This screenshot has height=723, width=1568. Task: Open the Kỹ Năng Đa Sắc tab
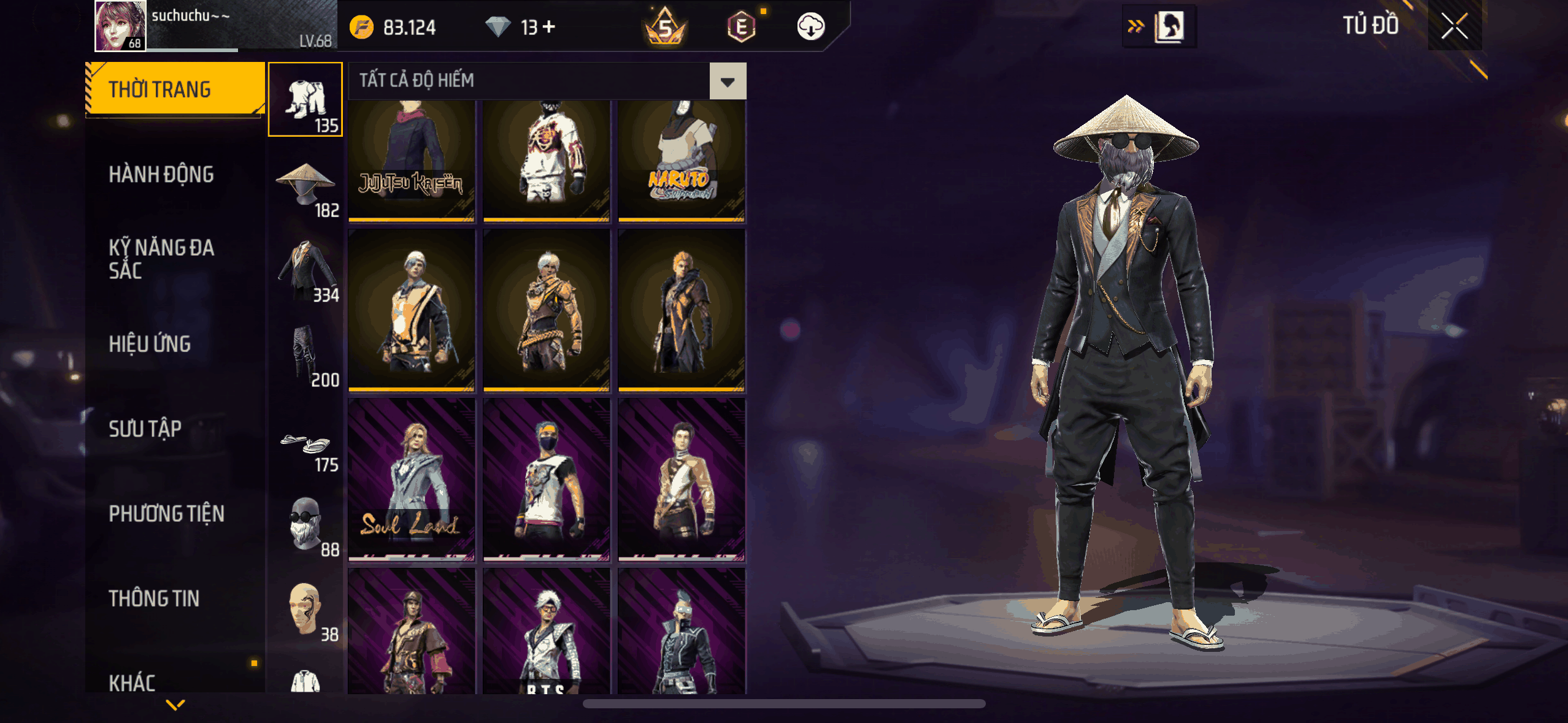(161, 259)
